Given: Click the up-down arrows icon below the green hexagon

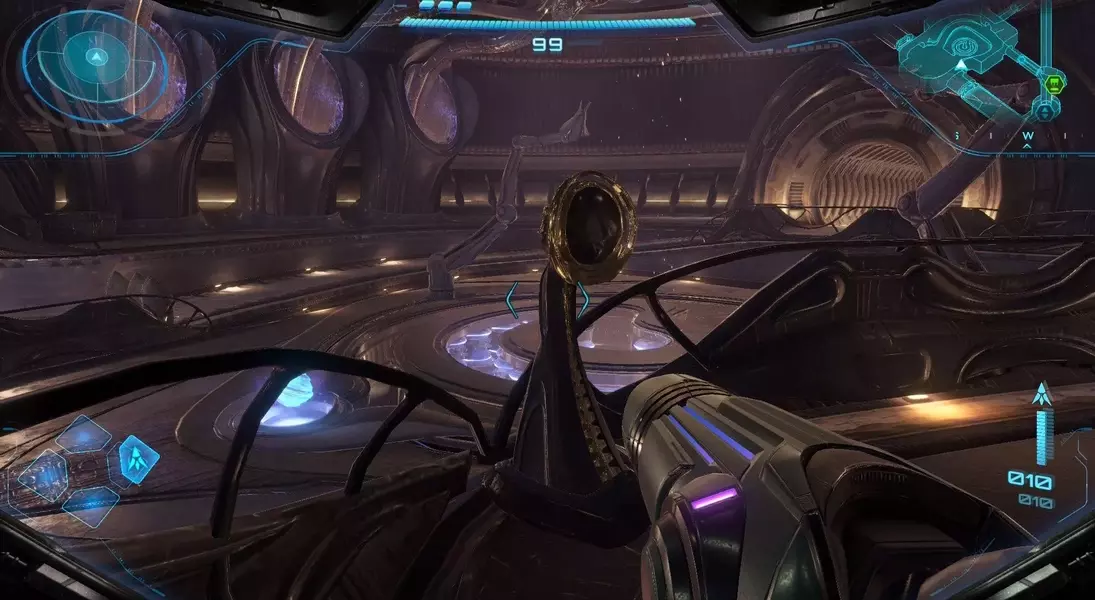Looking at the screenshot, I should pyautogui.click(x=1047, y=112).
